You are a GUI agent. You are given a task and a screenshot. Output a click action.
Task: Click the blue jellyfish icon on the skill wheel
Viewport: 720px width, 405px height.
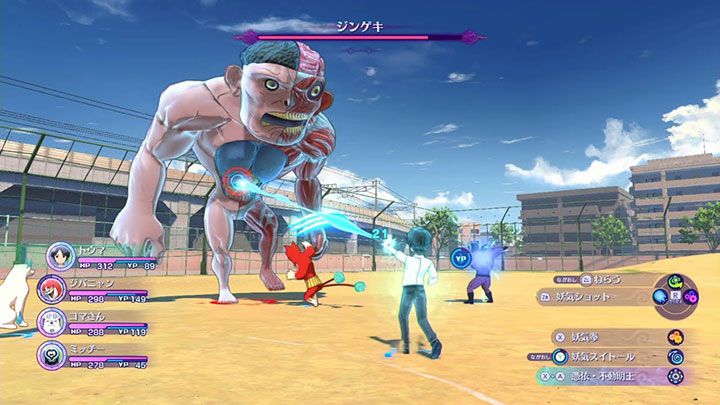660,297
